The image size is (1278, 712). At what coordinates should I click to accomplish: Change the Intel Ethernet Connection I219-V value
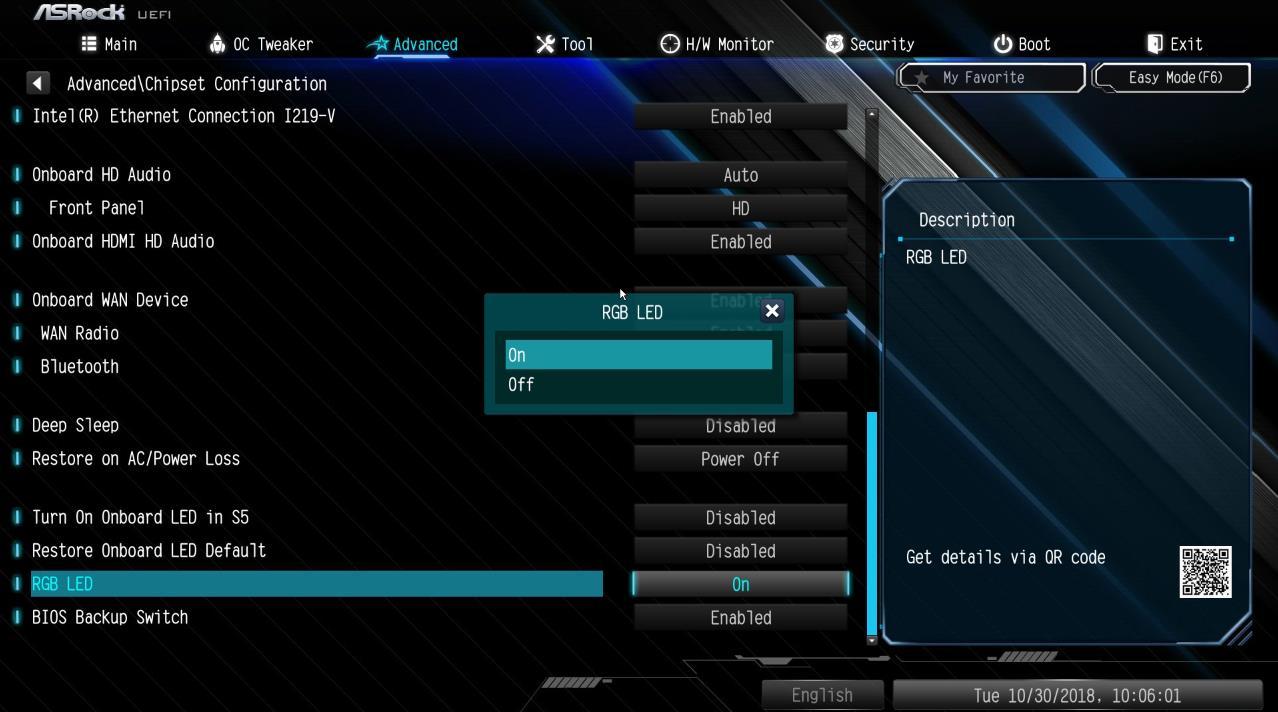740,116
